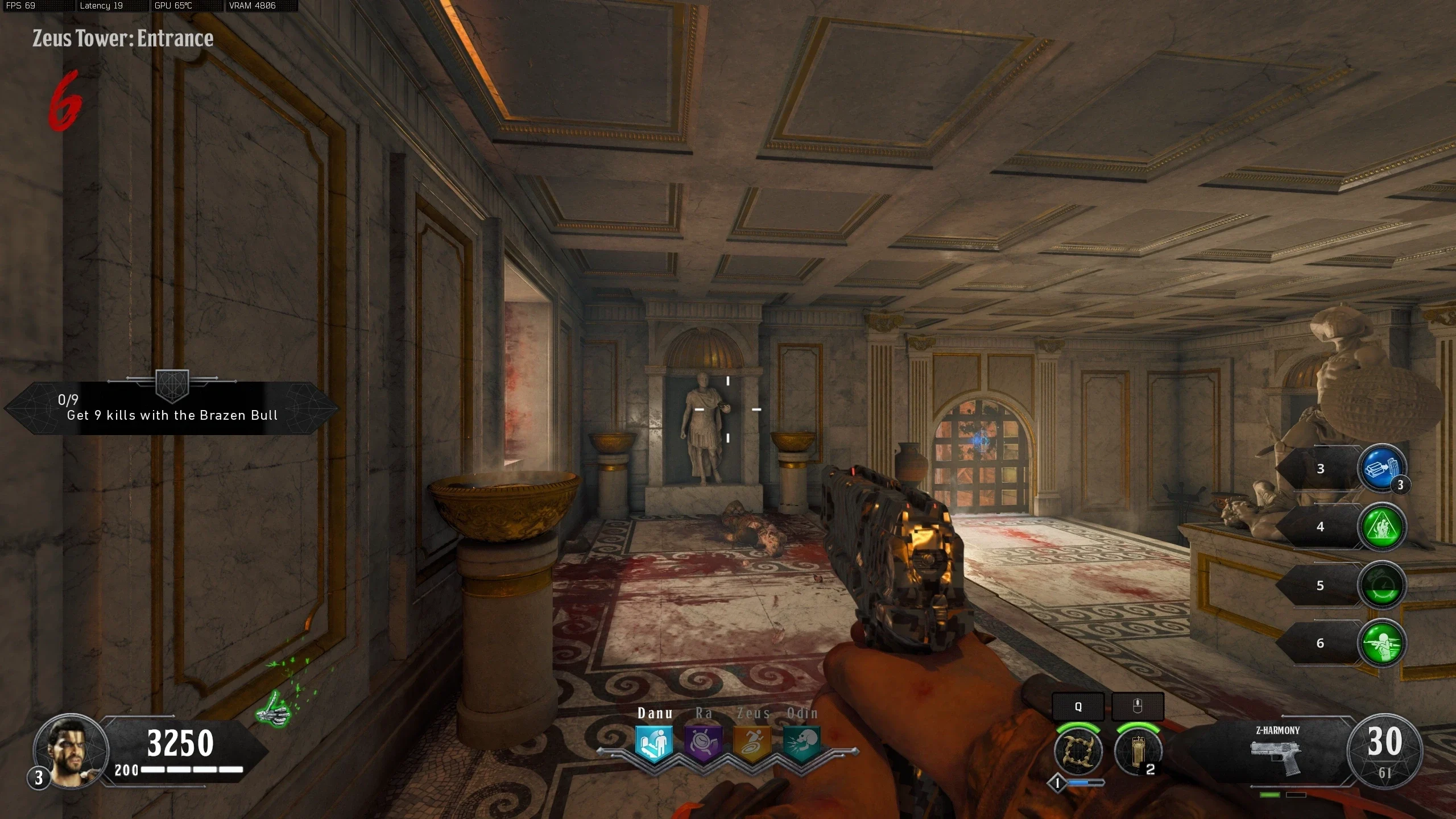The height and width of the screenshot is (819, 1456).
Task: Use the green warning-triangle elixir
Action: [1381, 527]
